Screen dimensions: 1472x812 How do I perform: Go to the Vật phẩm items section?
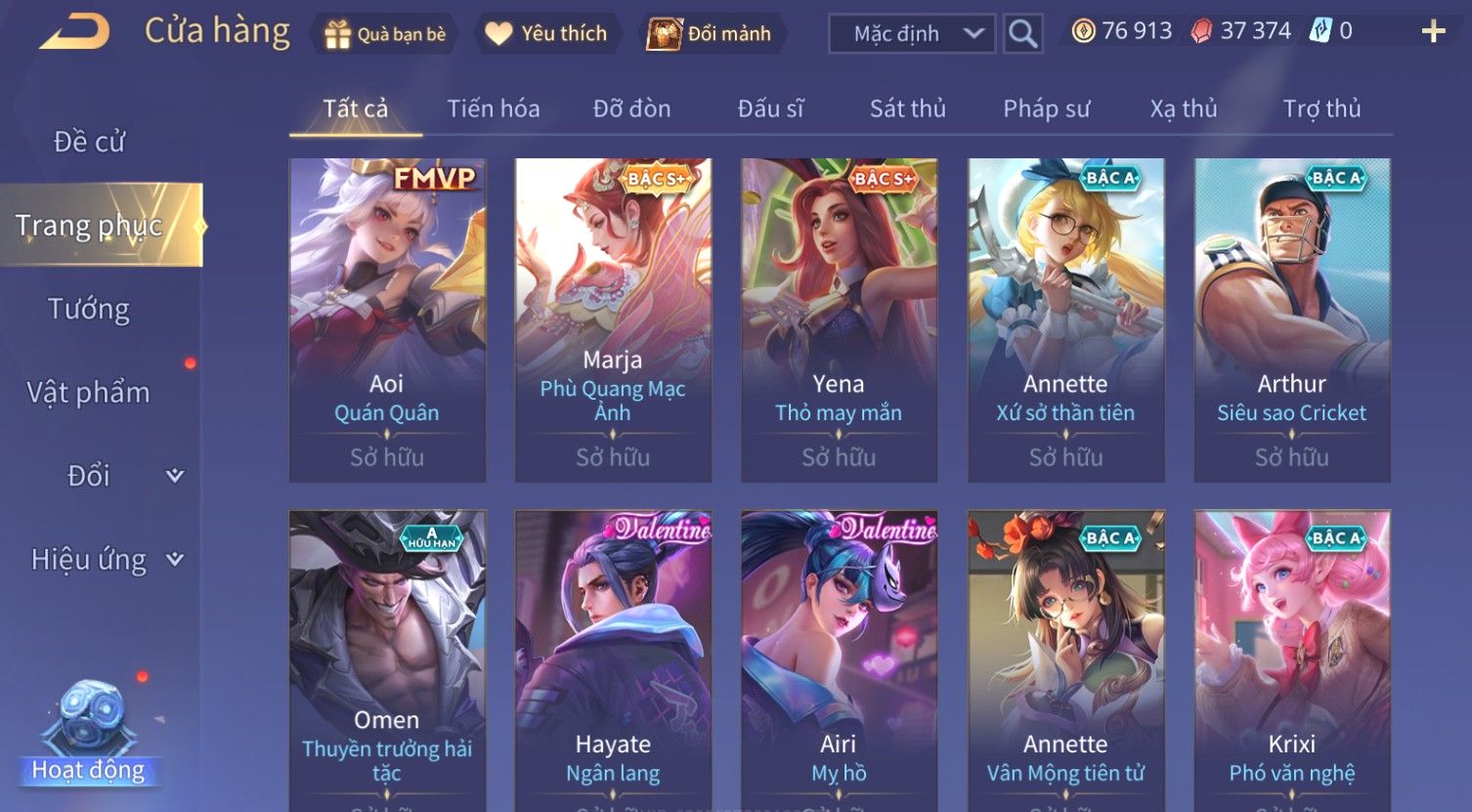tap(89, 393)
